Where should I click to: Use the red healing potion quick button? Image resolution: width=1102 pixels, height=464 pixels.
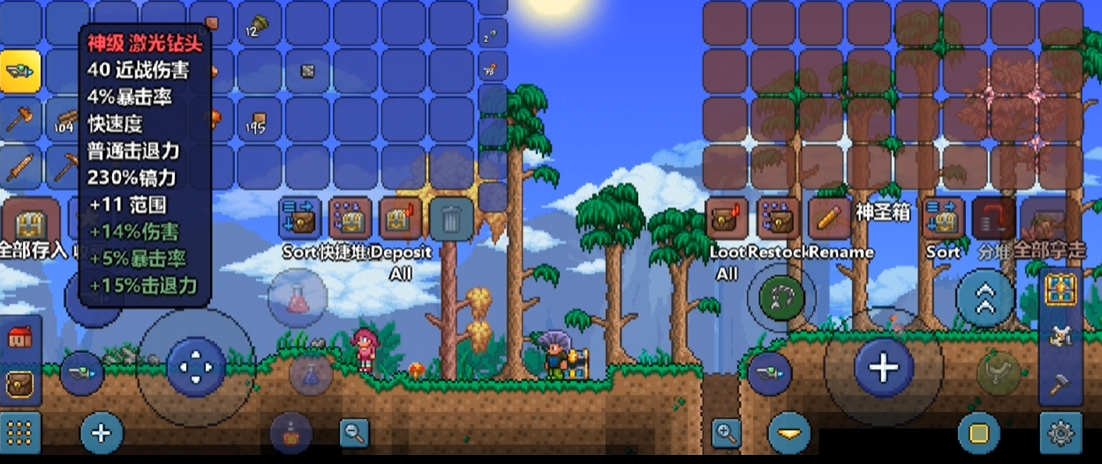295,299
